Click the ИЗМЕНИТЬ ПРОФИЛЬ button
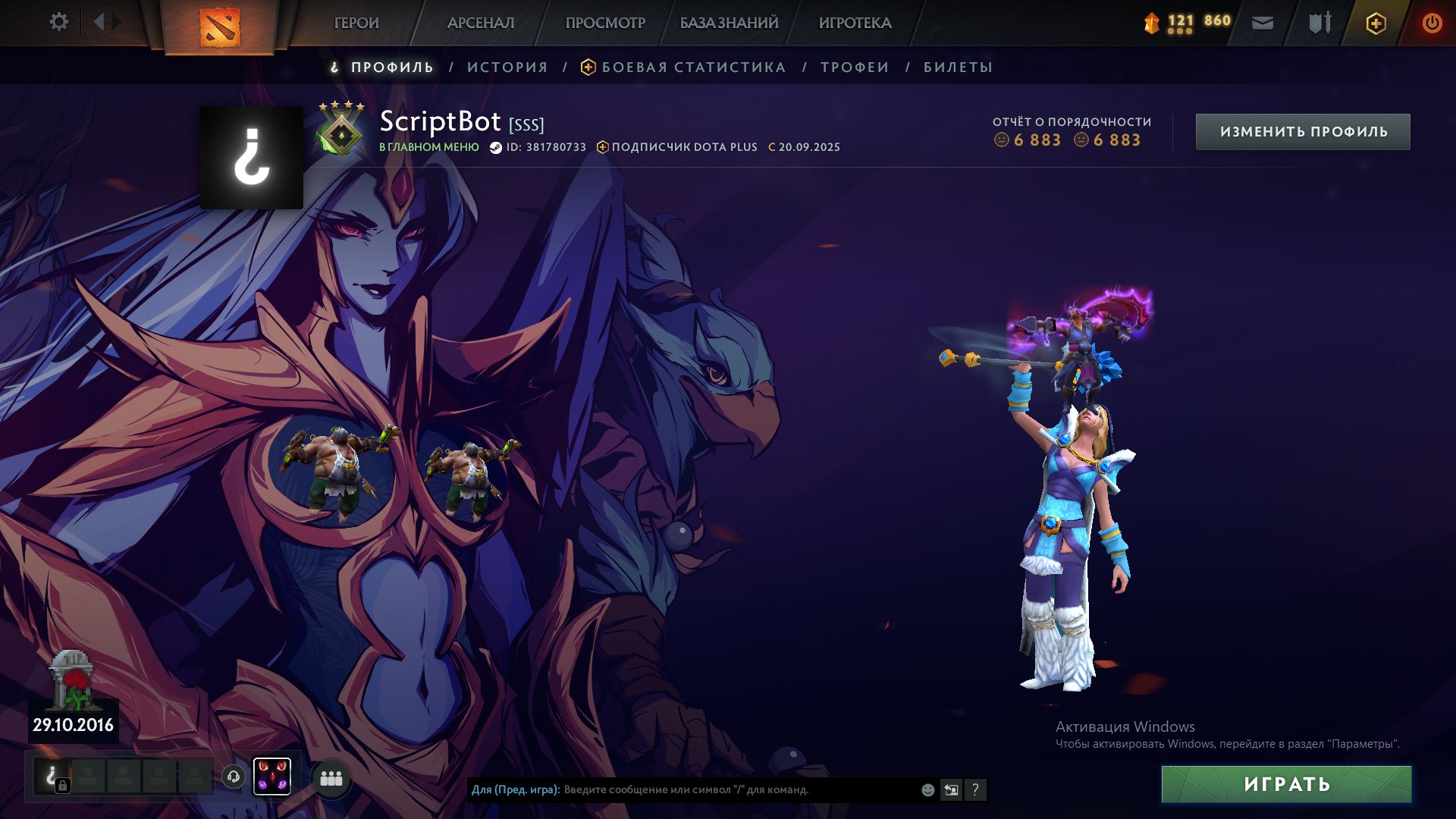 click(1303, 132)
